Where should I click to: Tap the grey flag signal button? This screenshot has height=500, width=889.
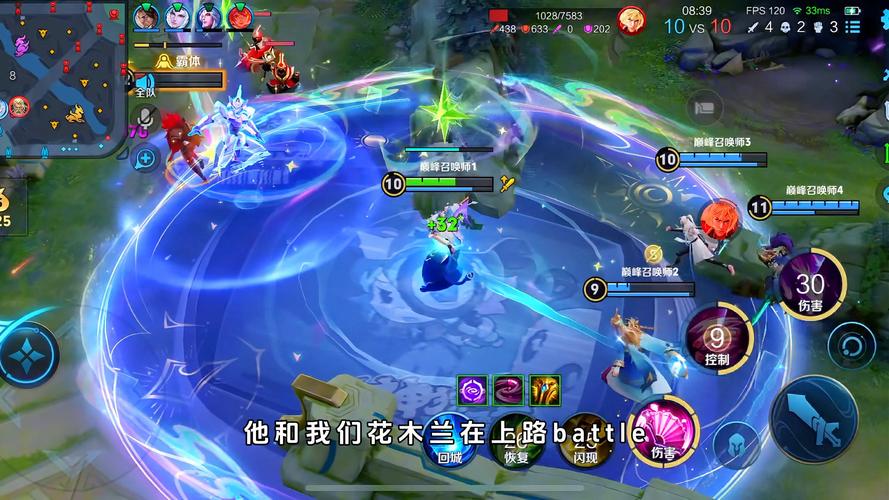[x=706, y=105]
